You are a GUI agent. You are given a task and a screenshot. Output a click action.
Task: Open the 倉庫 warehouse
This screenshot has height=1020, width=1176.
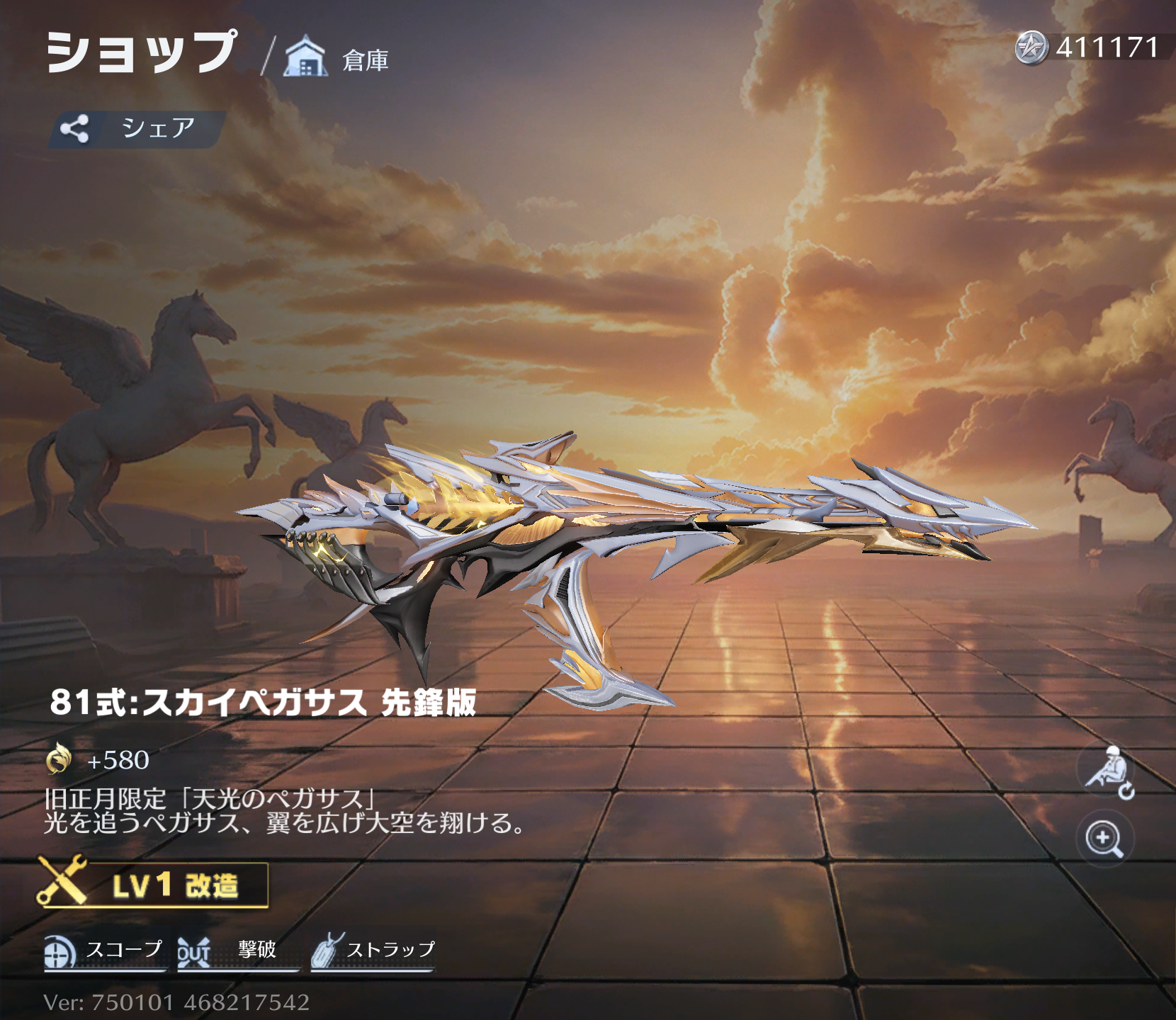pos(337,58)
